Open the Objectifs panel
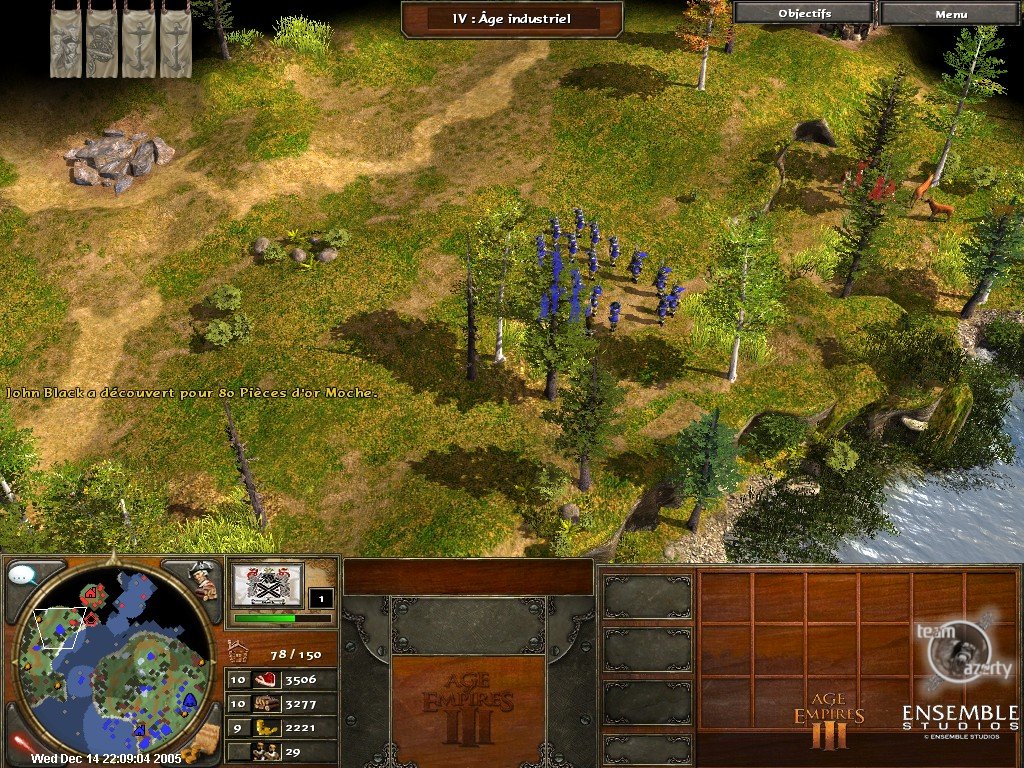The height and width of the screenshot is (768, 1024). (803, 13)
